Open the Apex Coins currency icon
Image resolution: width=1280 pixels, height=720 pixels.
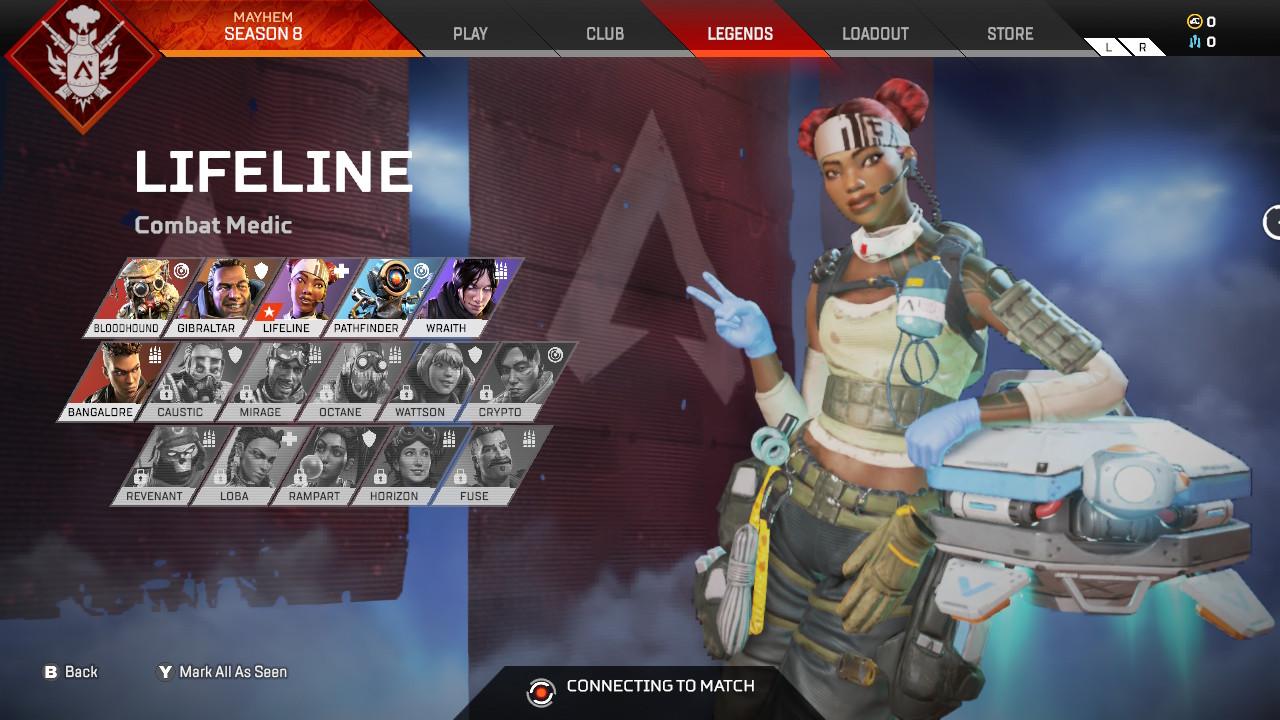tap(1195, 21)
